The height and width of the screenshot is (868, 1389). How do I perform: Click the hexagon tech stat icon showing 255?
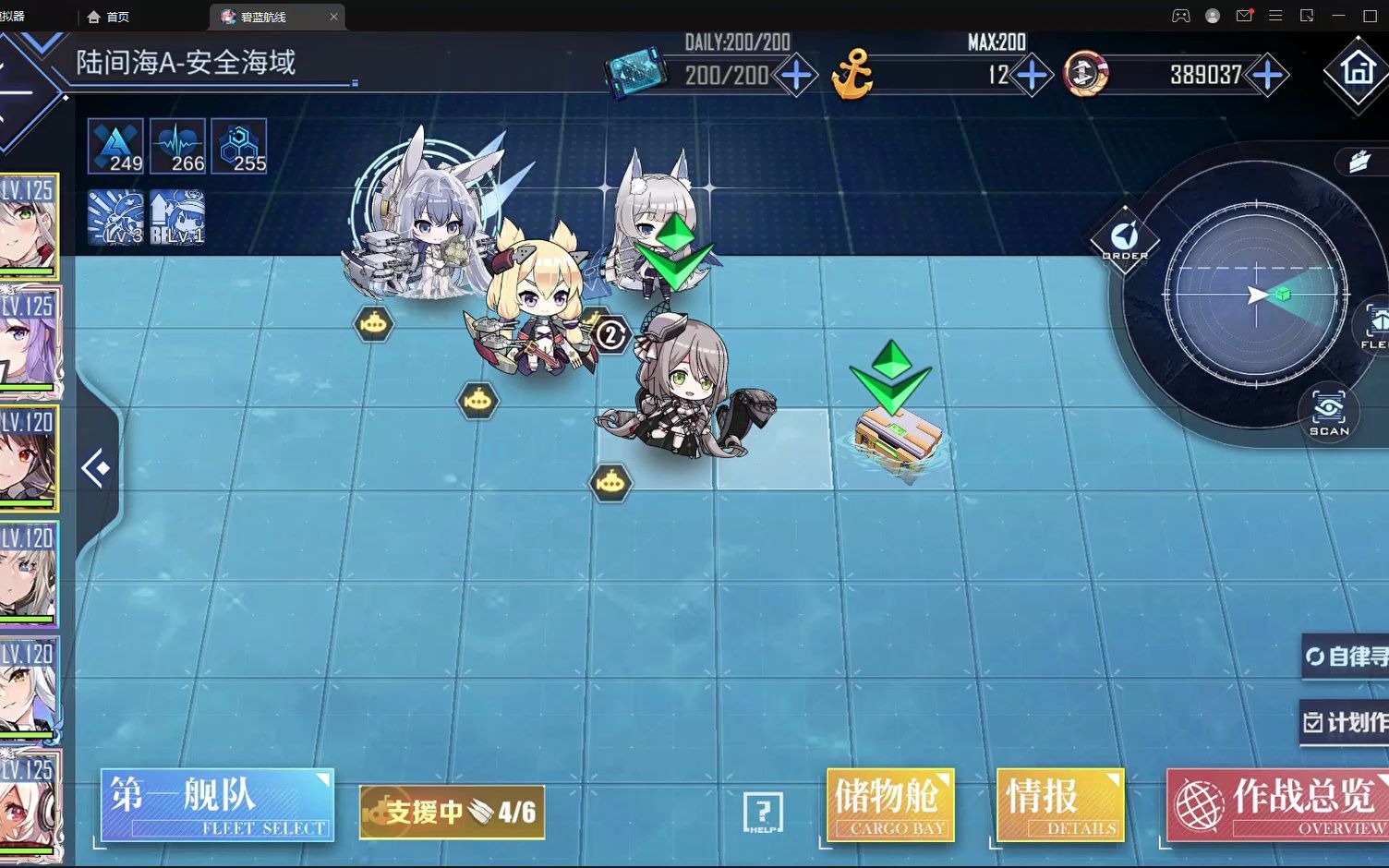pyautogui.click(x=238, y=146)
